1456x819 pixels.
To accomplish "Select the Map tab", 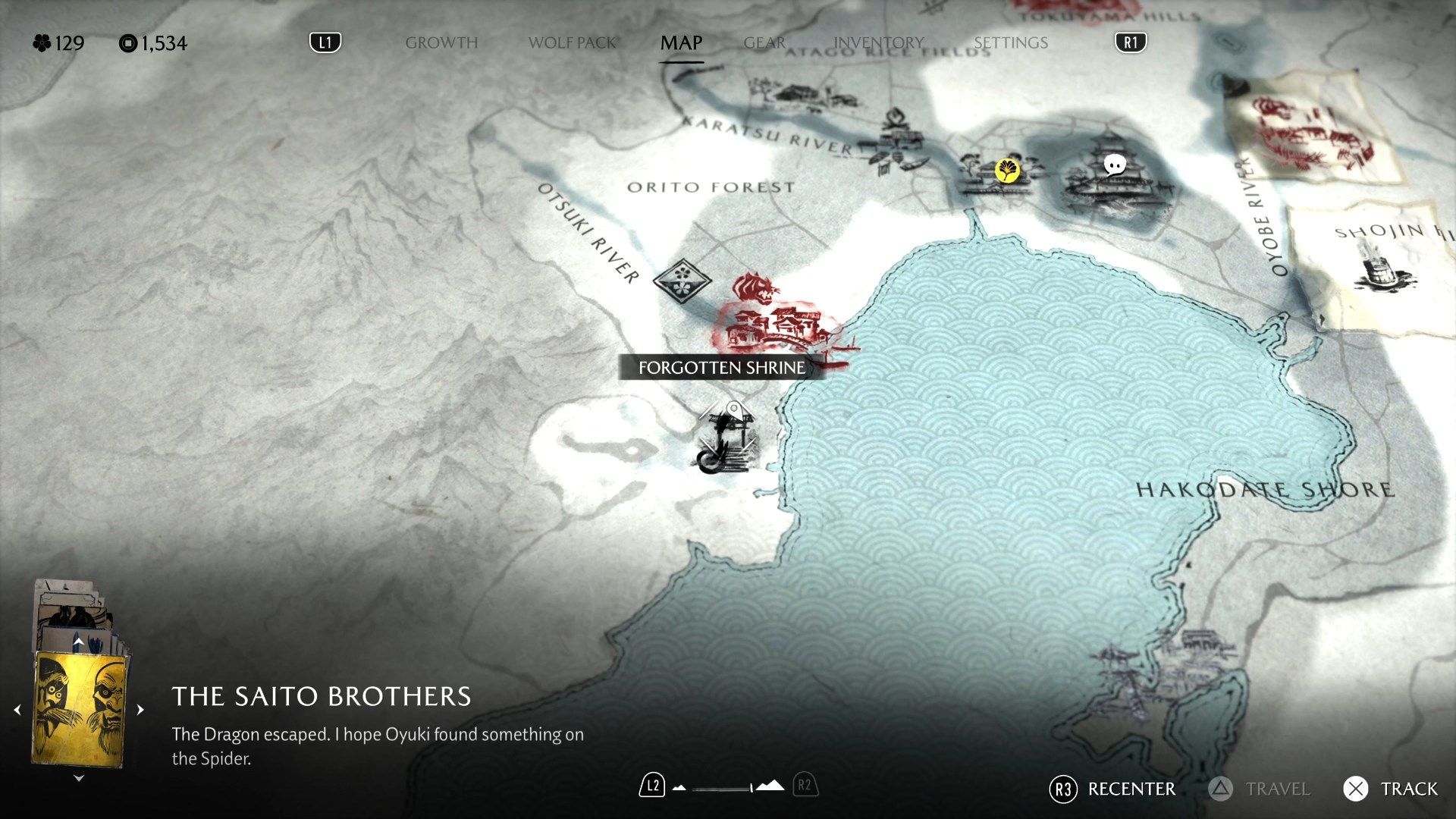I will point(681,43).
